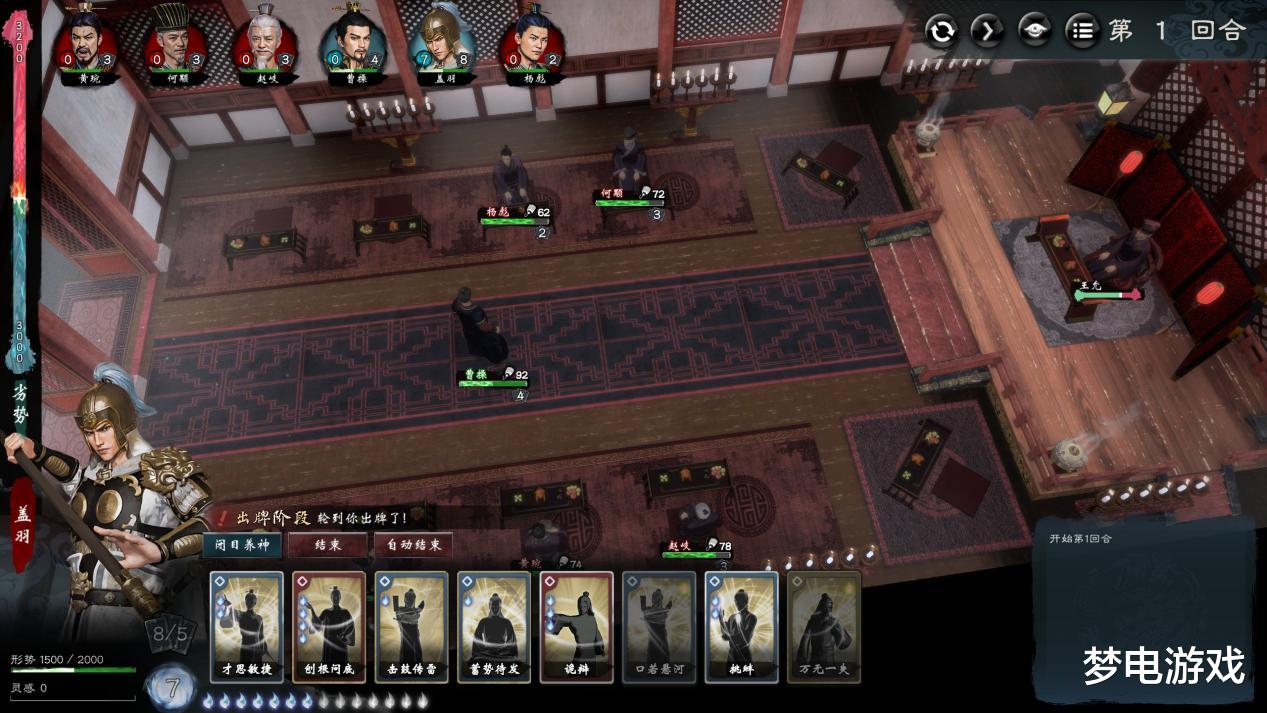Click the right-chevron speed icon
The image size is (1267, 713).
pos(988,31)
